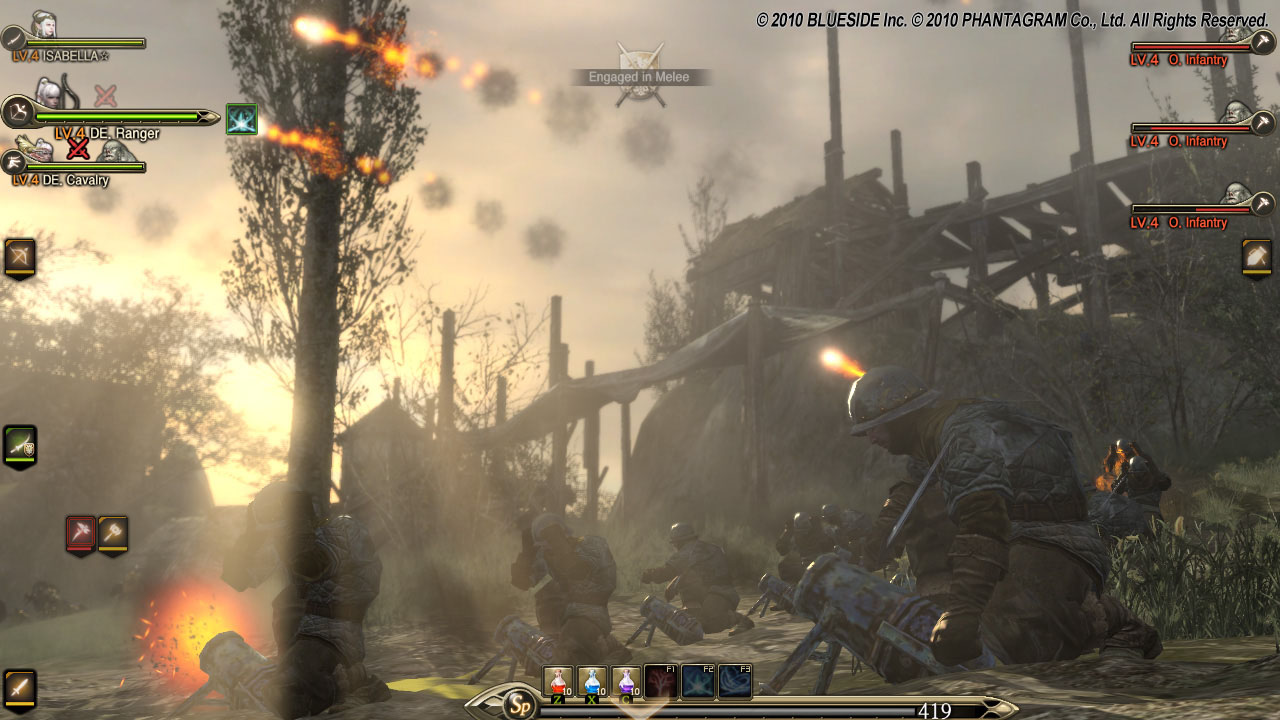
Task: Select Isabella's hero unit portrait
Action: coord(43,25)
